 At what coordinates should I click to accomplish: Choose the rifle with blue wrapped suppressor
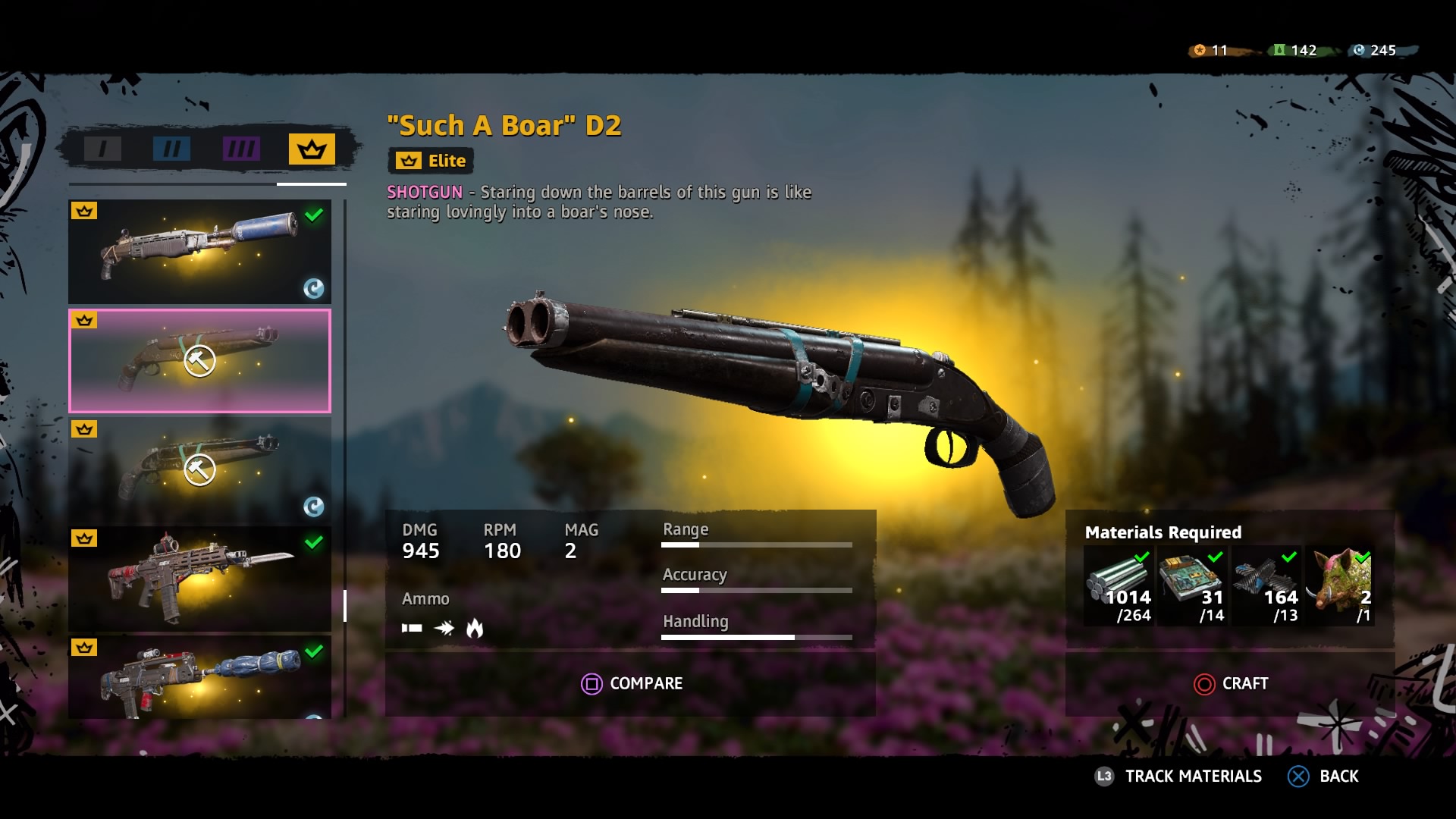click(199, 678)
